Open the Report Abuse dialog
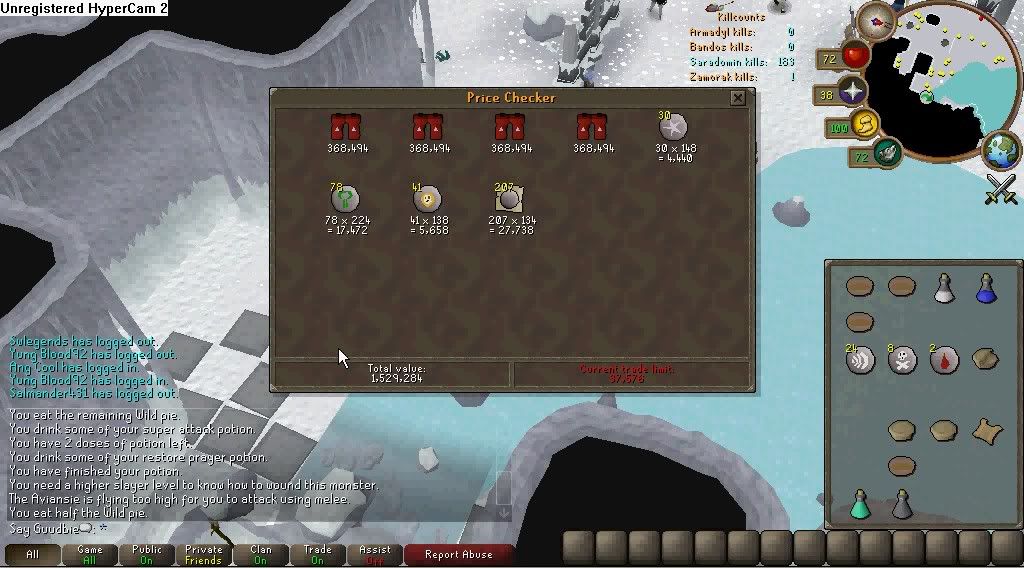 [458, 554]
